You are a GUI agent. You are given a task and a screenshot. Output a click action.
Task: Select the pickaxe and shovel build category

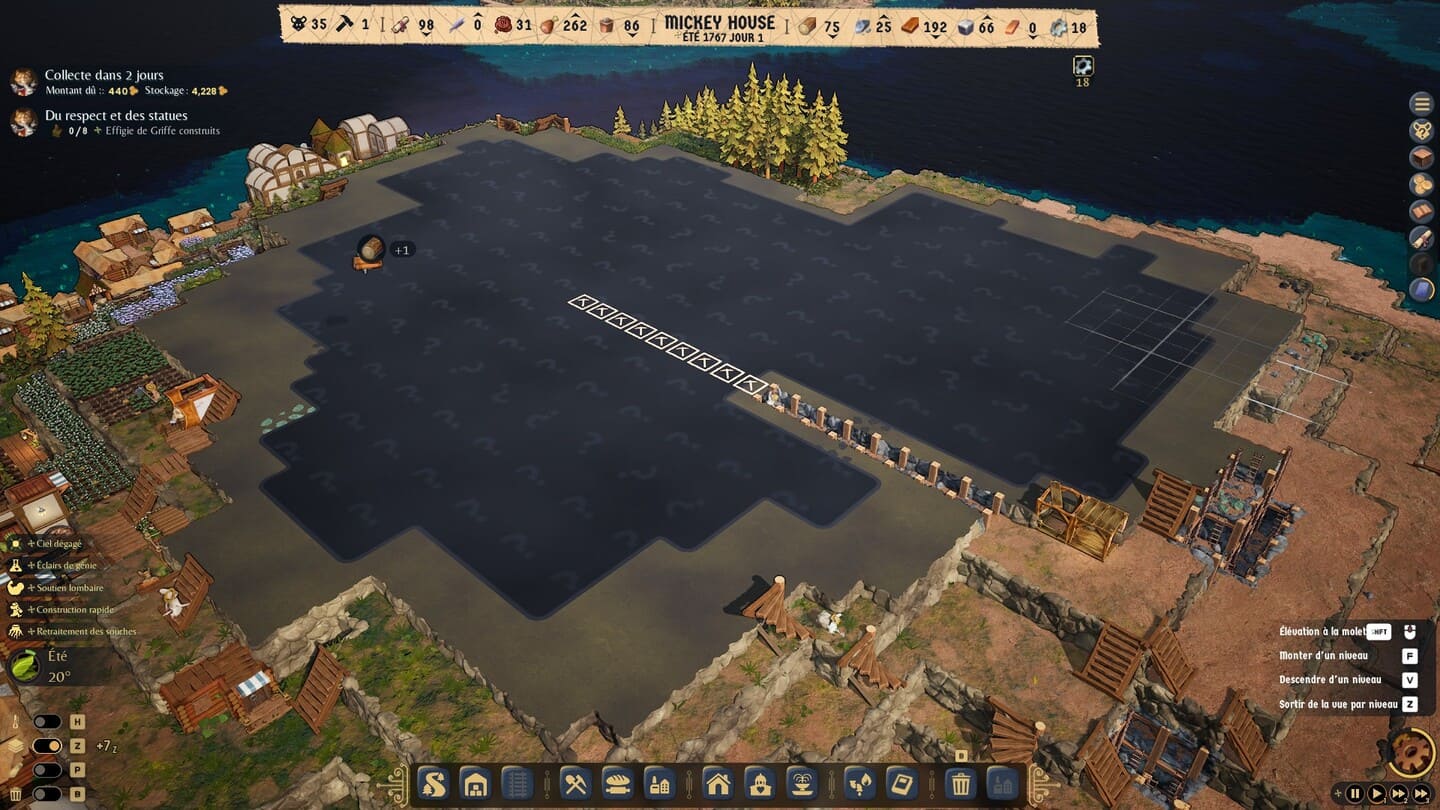click(x=574, y=782)
